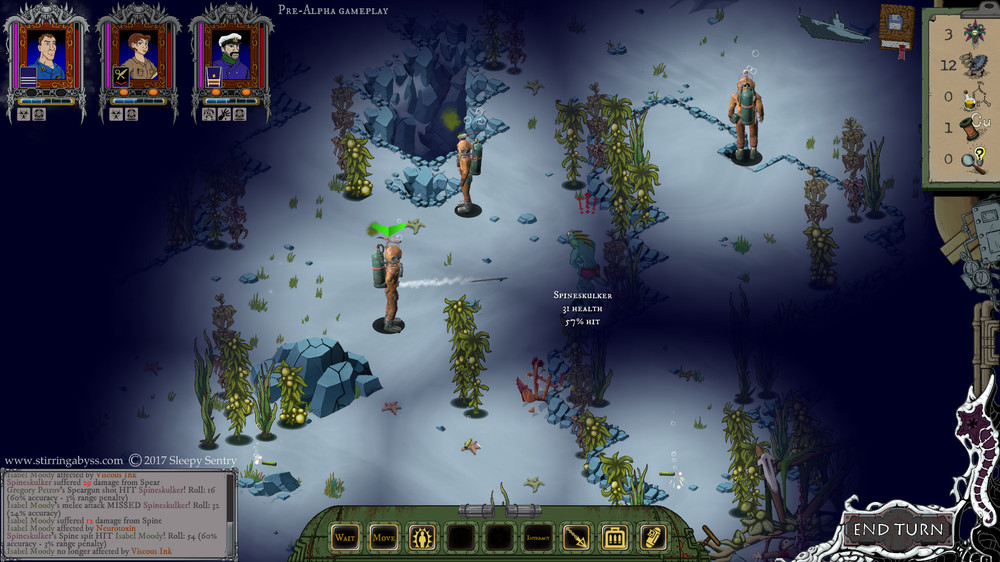Activate the glowing figure ability icon
The width and height of the screenshot is (1000, 562).
[x=422, y=538]
